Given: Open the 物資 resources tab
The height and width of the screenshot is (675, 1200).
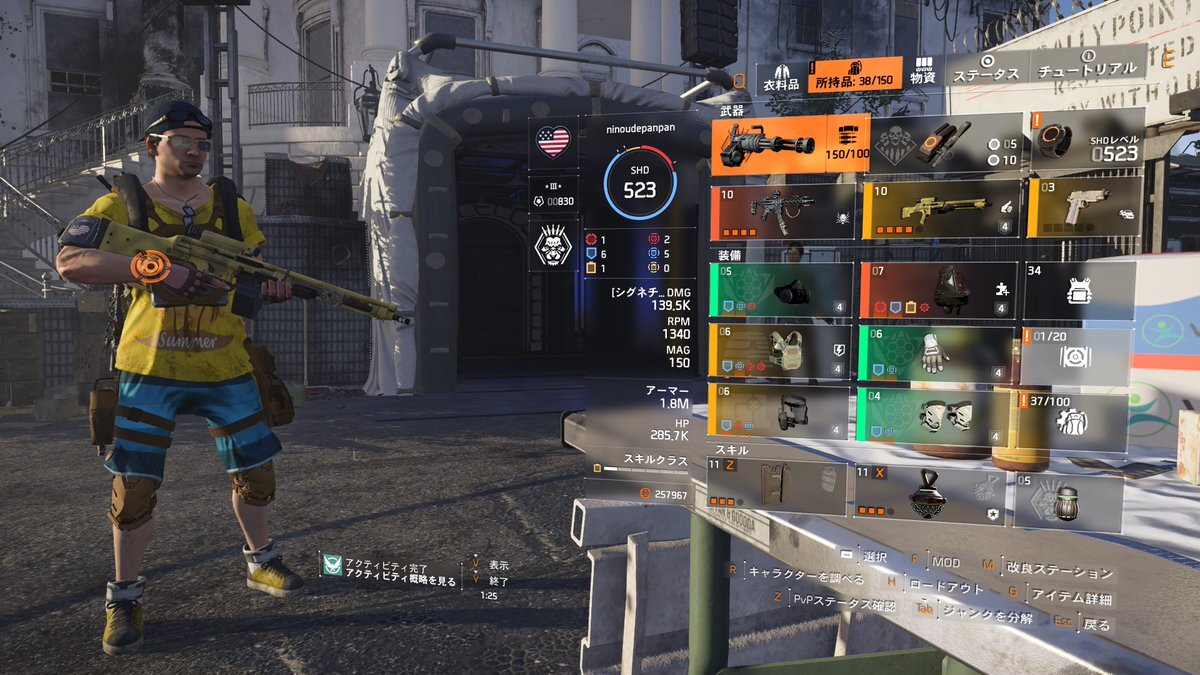Looking at the screenshot, I should [x=923, y=70].
